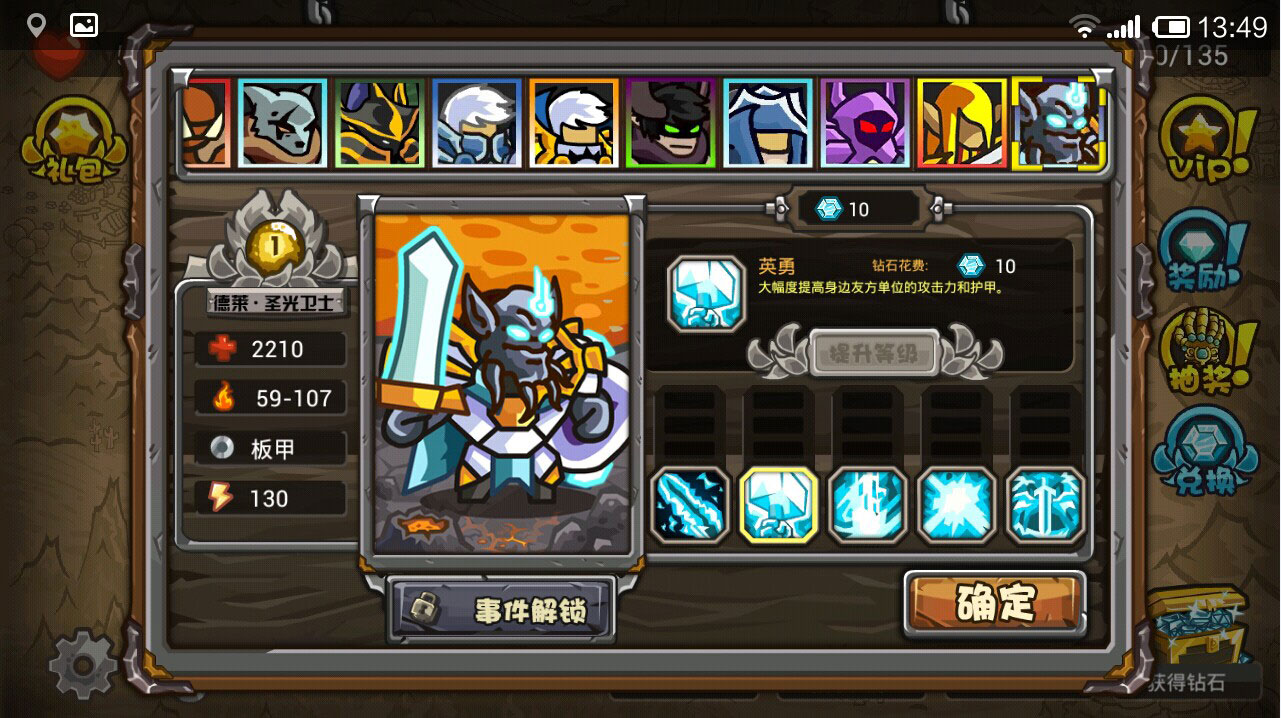
Task: Confirm with the 确定 button
Action: click(994, 603)
